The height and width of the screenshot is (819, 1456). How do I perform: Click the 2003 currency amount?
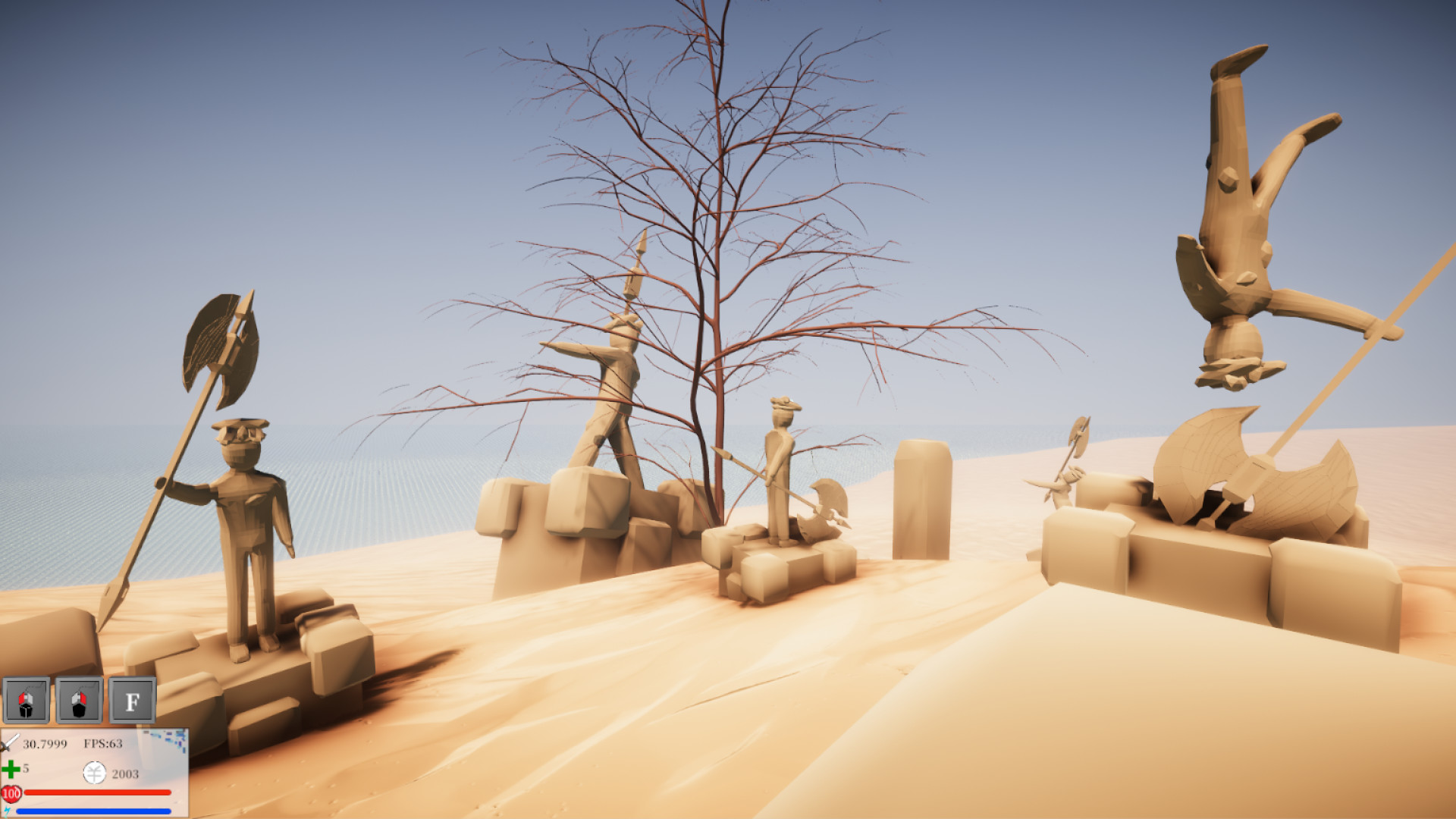click(x=125, y=773)
